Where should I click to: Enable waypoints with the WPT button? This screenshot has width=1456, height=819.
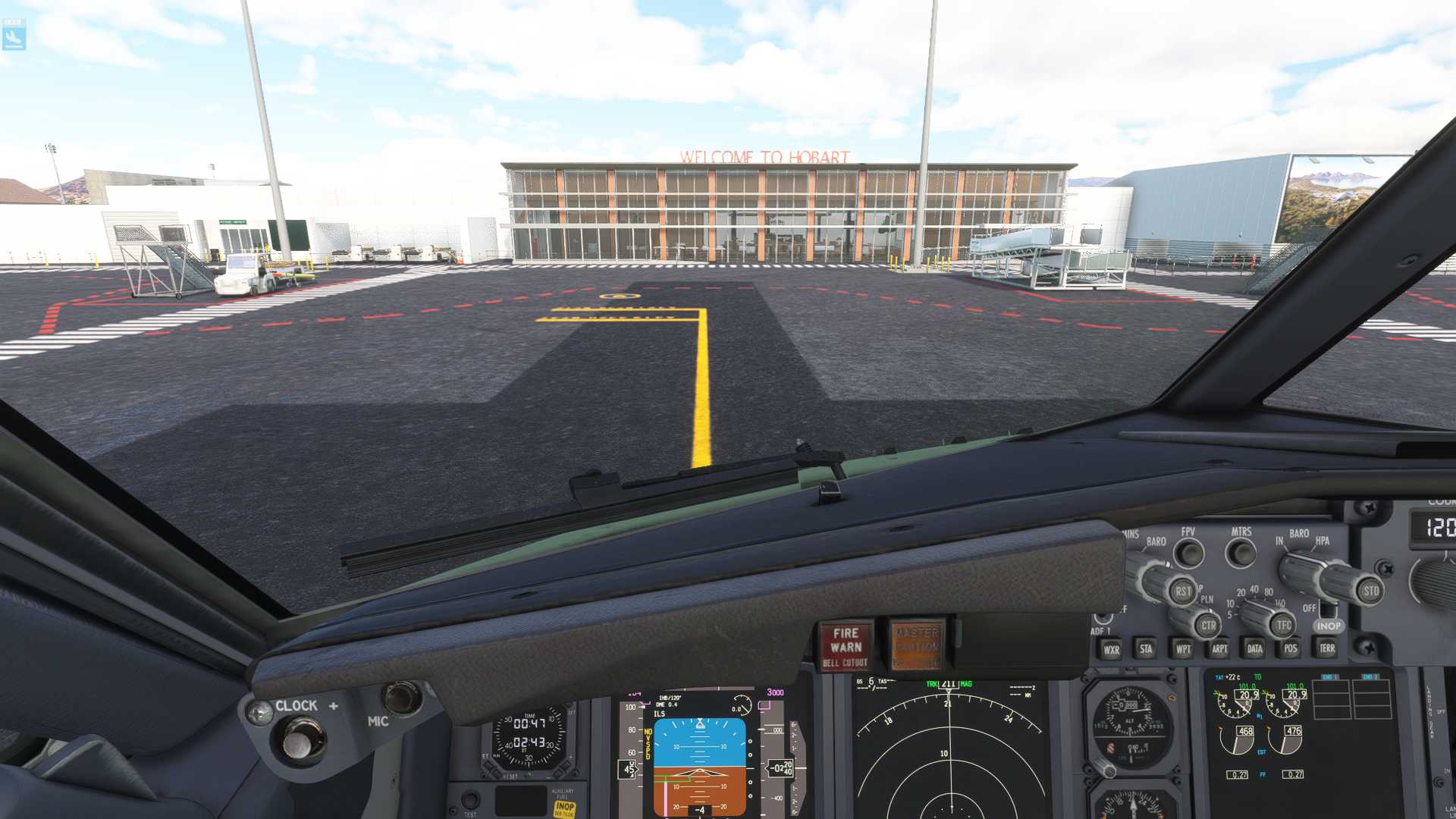(1182, 649)
